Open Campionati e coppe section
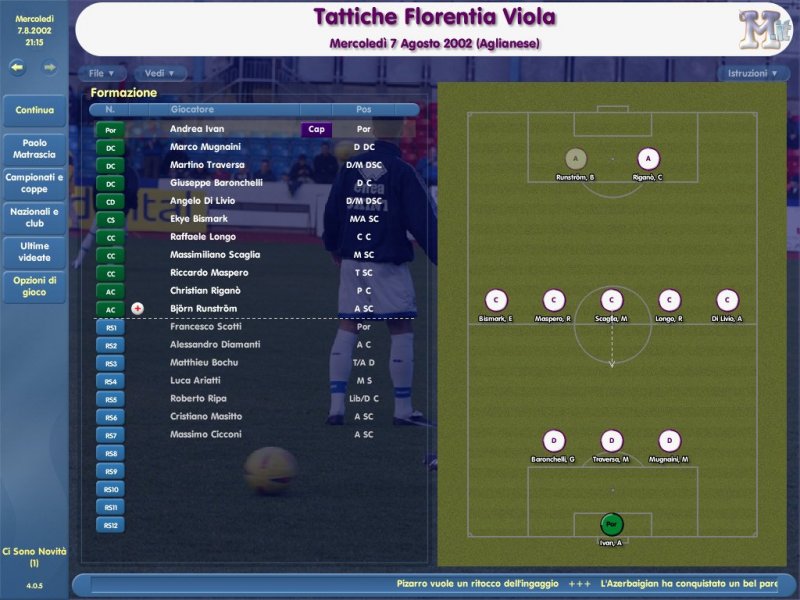 [x=35, y=183]
